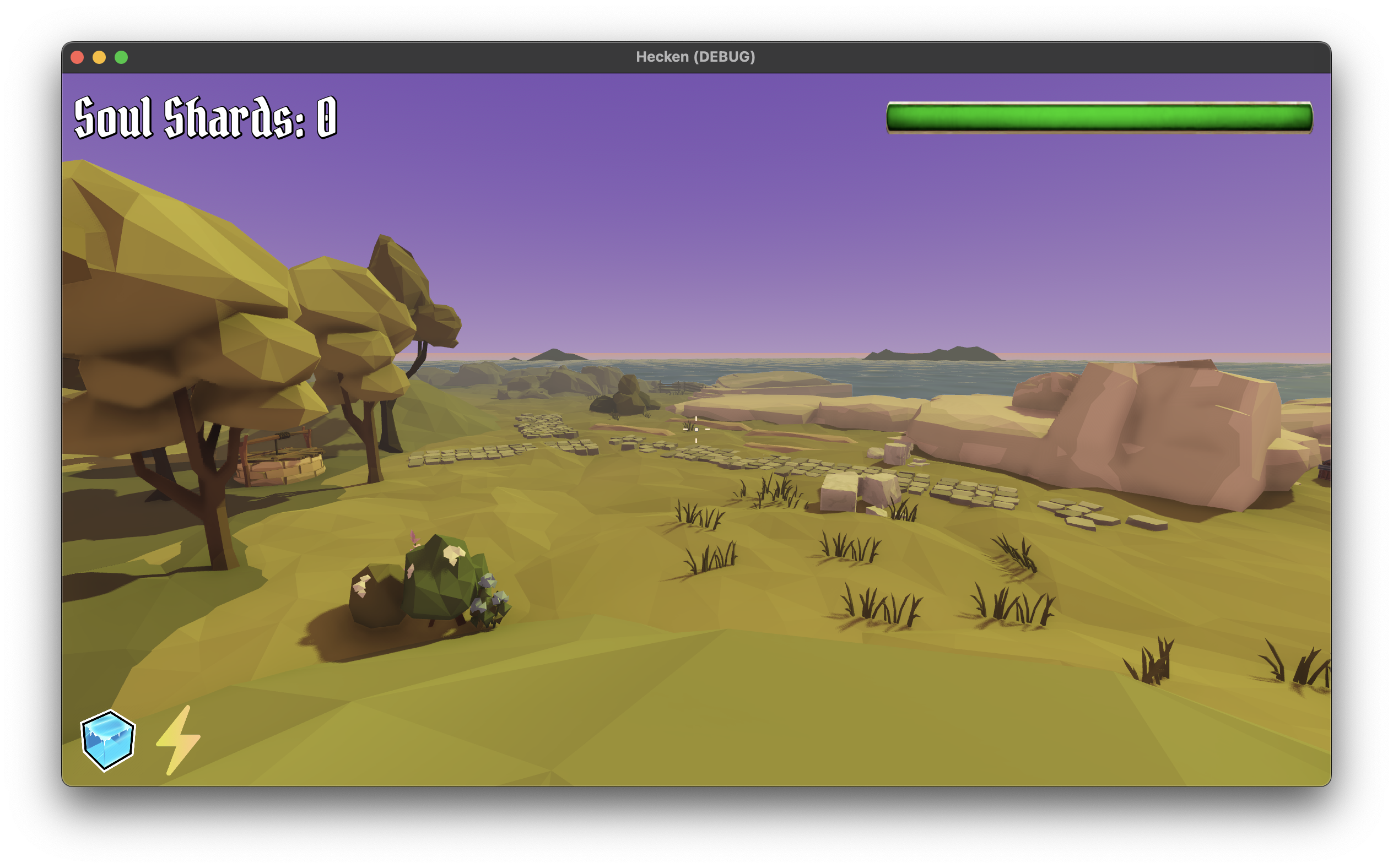Click the Soul Shards counter label
The height and width of the screenshot is (868, 1393).
pyautogui.click(x=204, y=117)
